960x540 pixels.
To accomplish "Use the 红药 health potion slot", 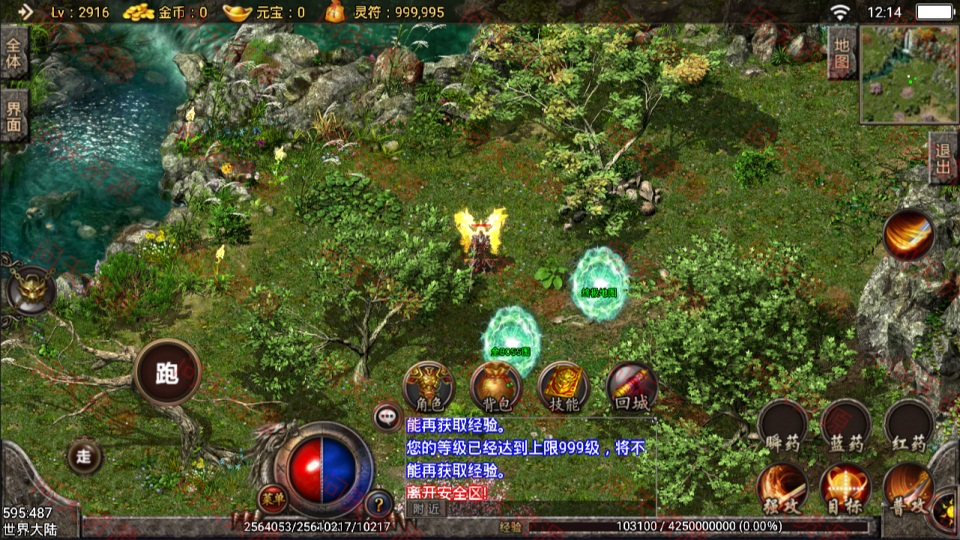I will point(908,424).
